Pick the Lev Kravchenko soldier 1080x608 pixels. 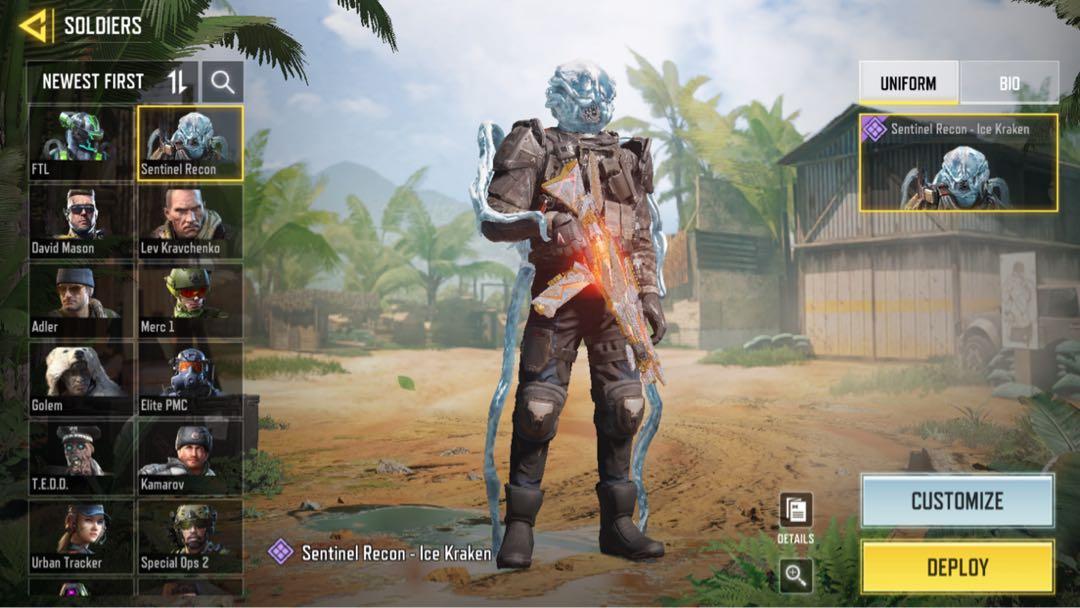(190, 221)
